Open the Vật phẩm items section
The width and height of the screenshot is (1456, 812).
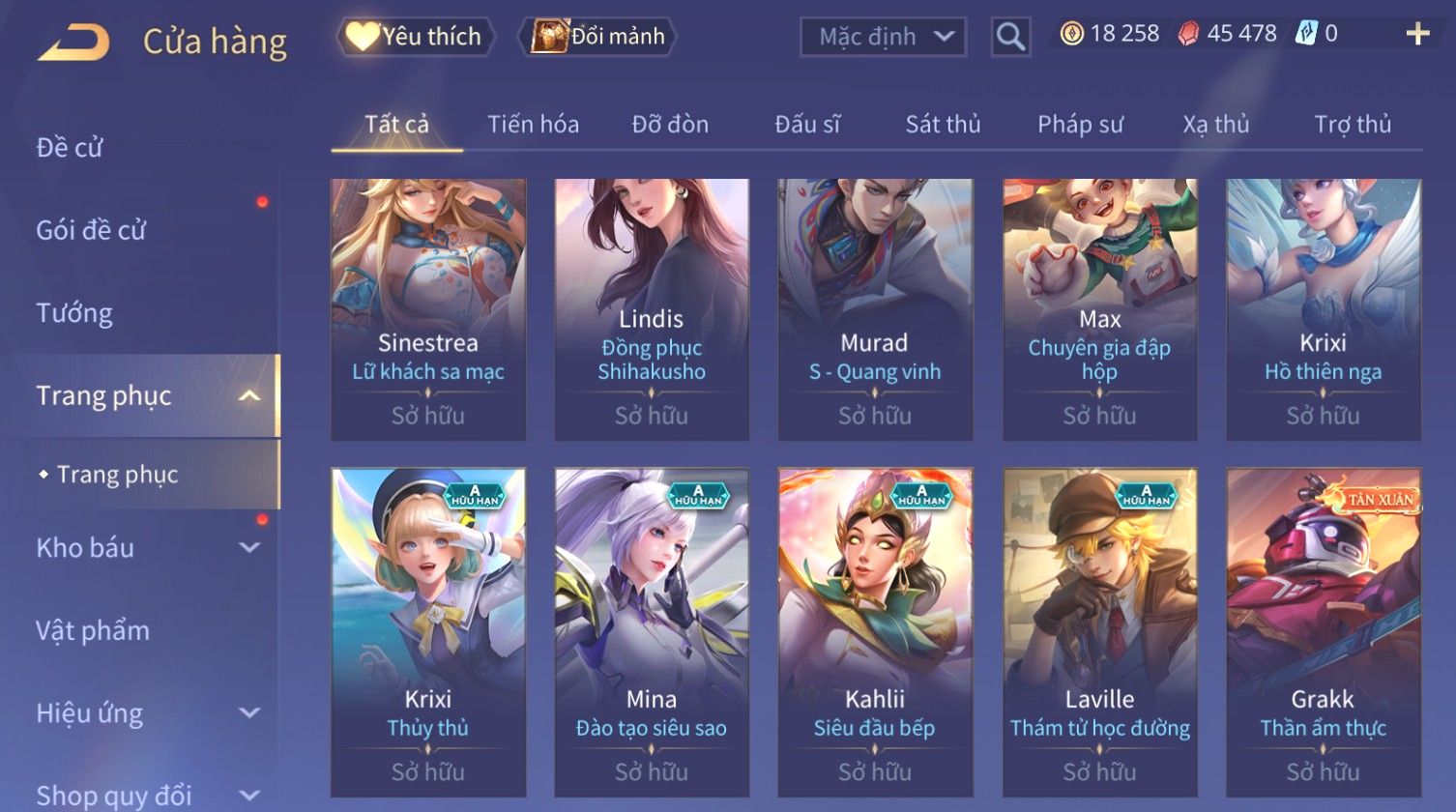coord(93,631)
